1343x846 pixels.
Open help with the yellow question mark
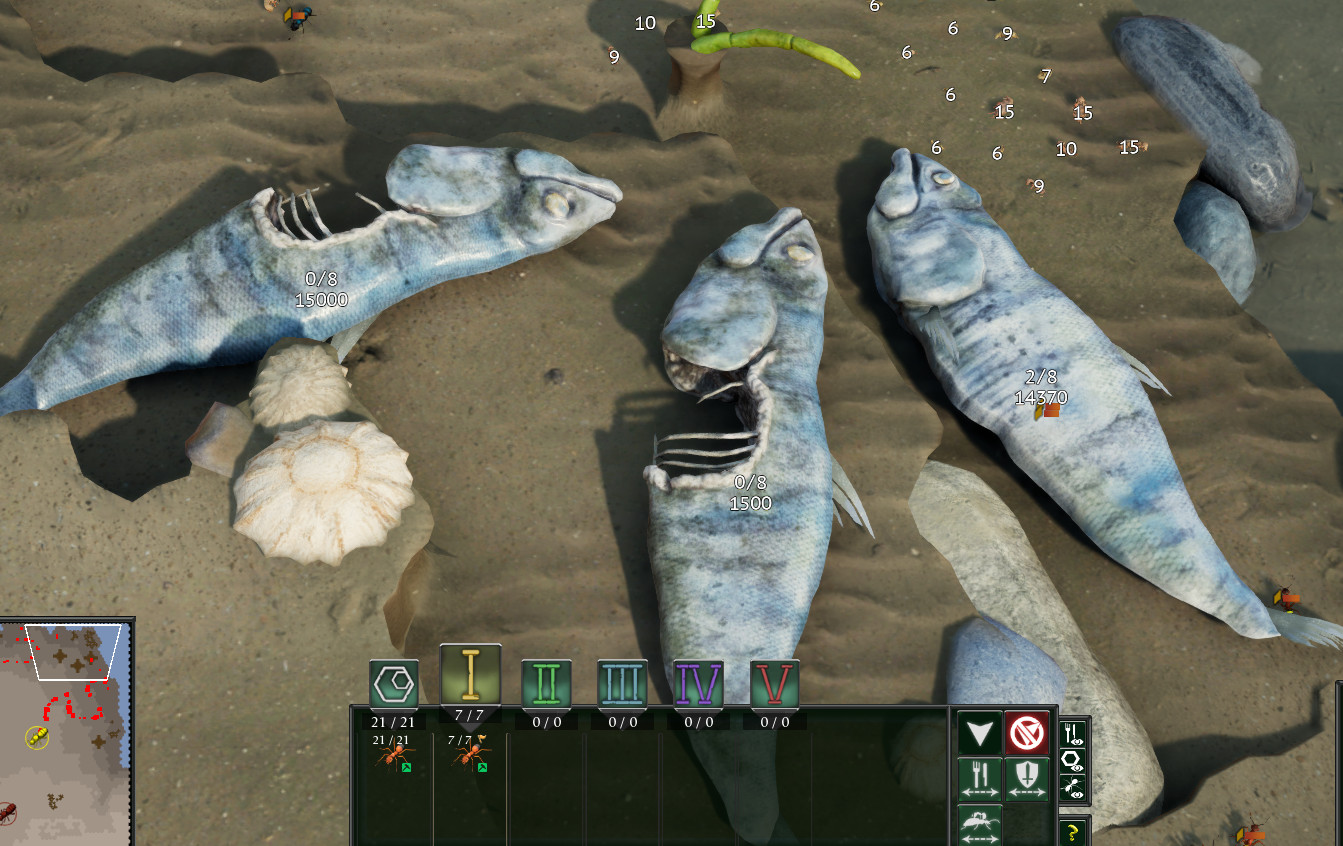click(x=1072, y=831)
